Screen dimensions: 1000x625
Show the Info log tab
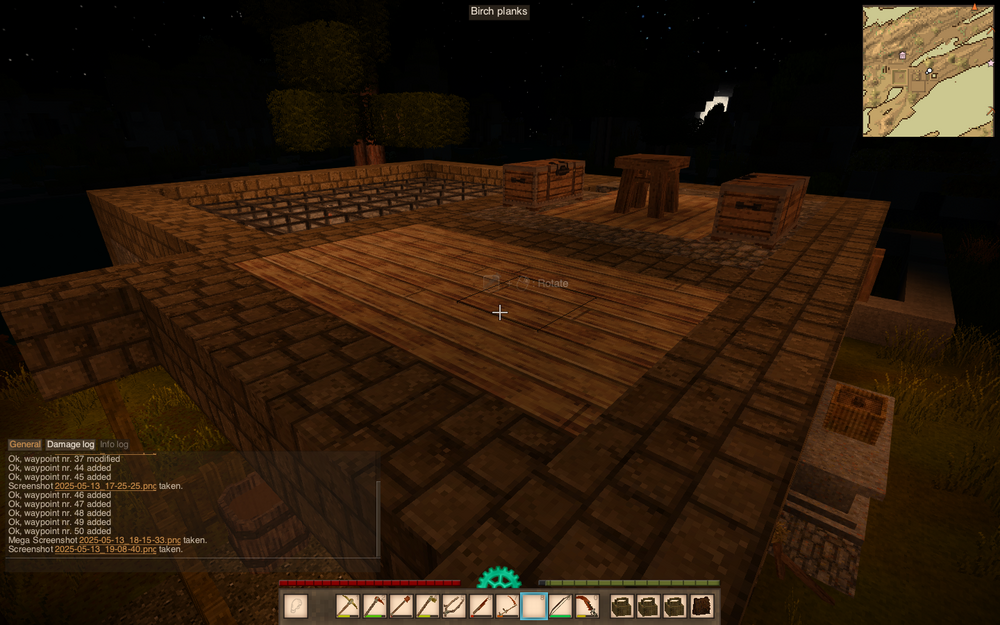pos(114,444)
